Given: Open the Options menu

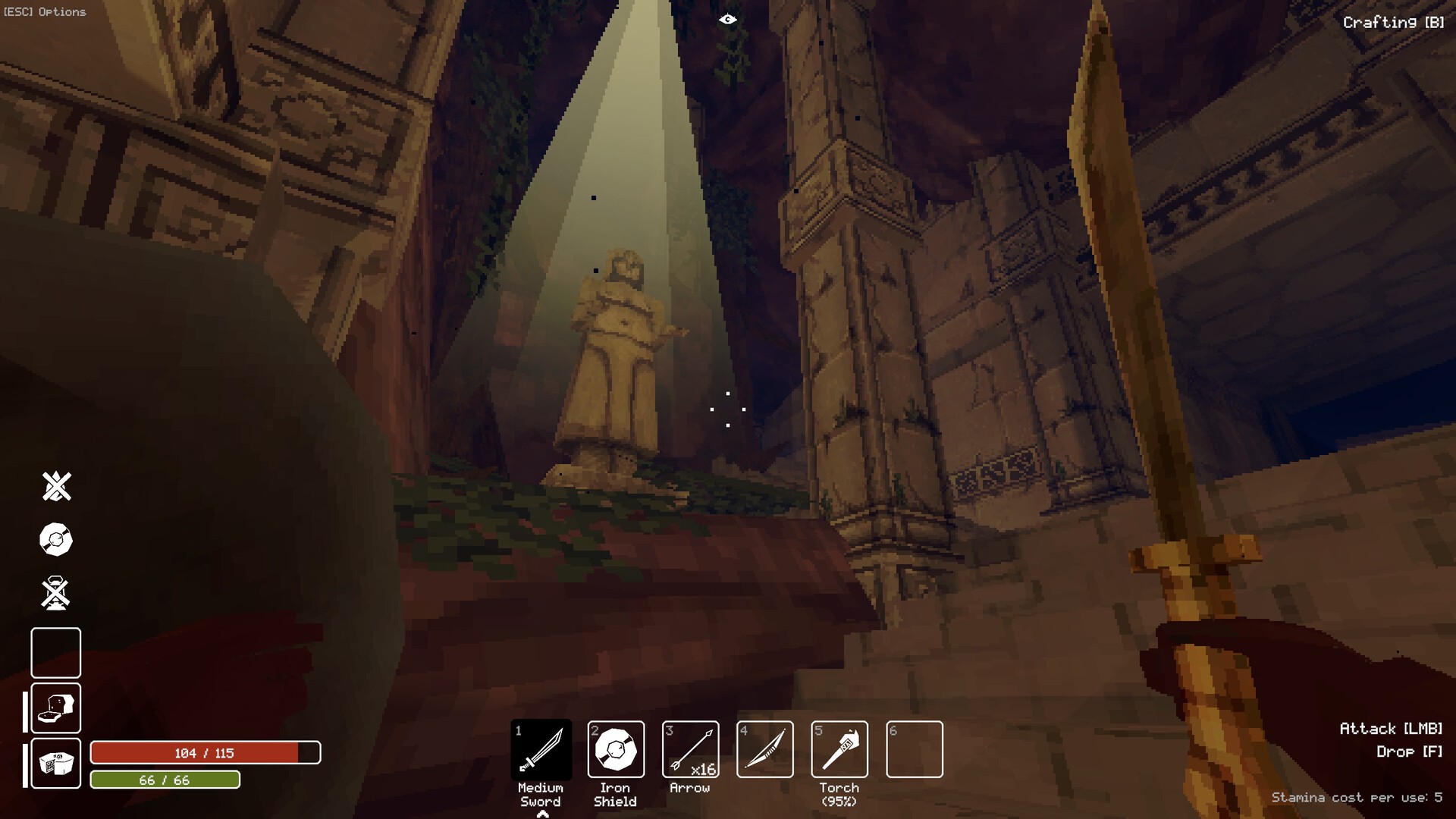Looking at the screenshot, I should (45, 12).
